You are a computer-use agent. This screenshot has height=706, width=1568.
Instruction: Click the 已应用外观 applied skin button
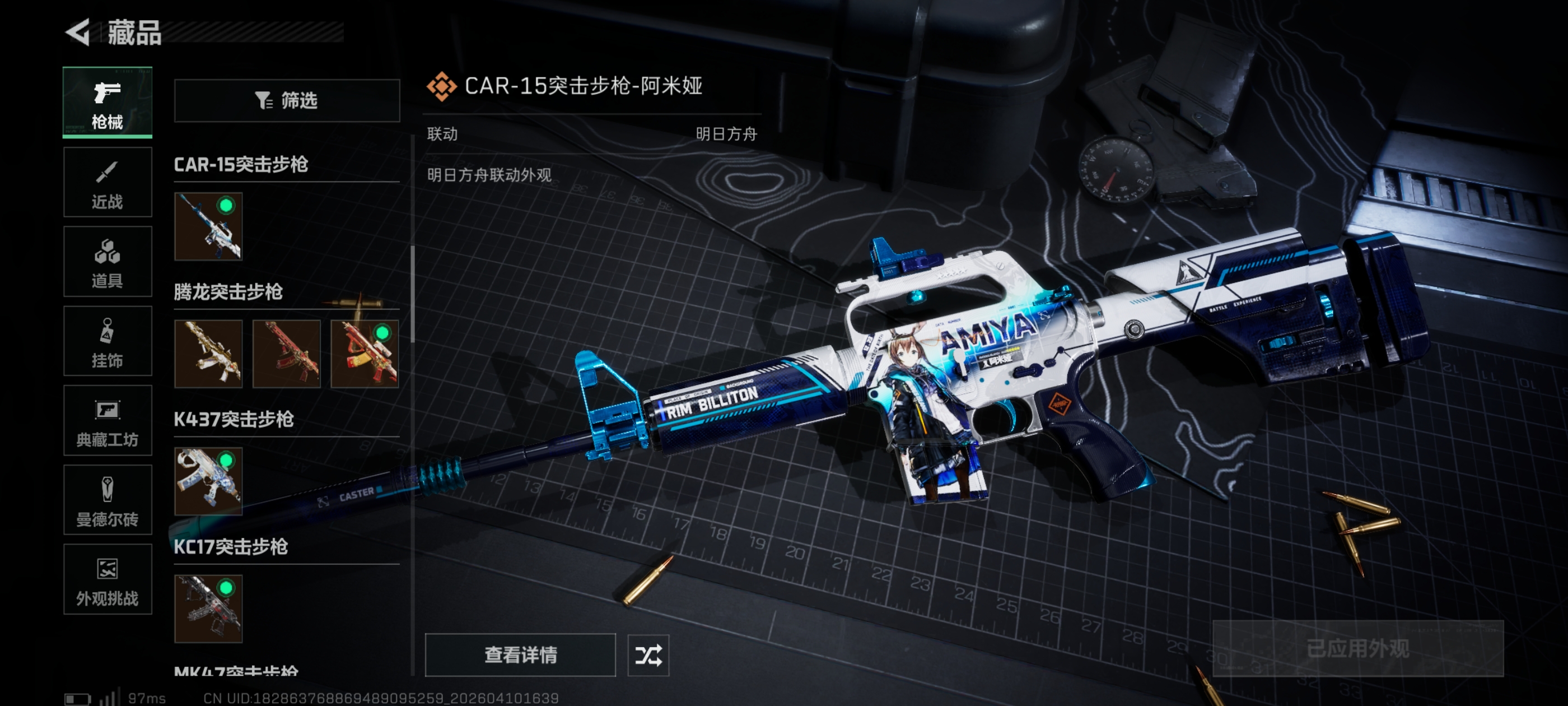click(x=1357, y=649)
